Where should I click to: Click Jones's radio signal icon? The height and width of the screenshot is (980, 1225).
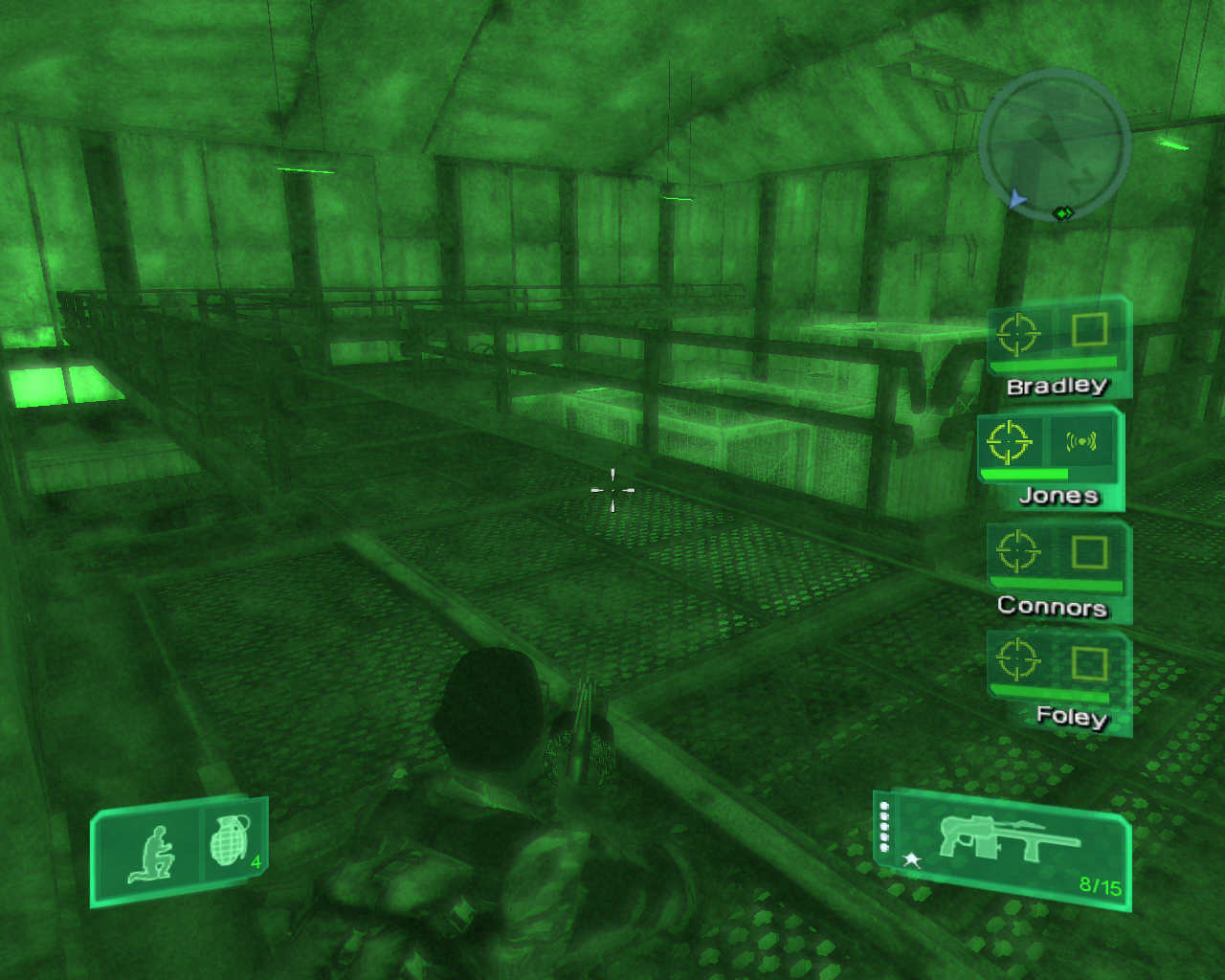[1081, 441]
